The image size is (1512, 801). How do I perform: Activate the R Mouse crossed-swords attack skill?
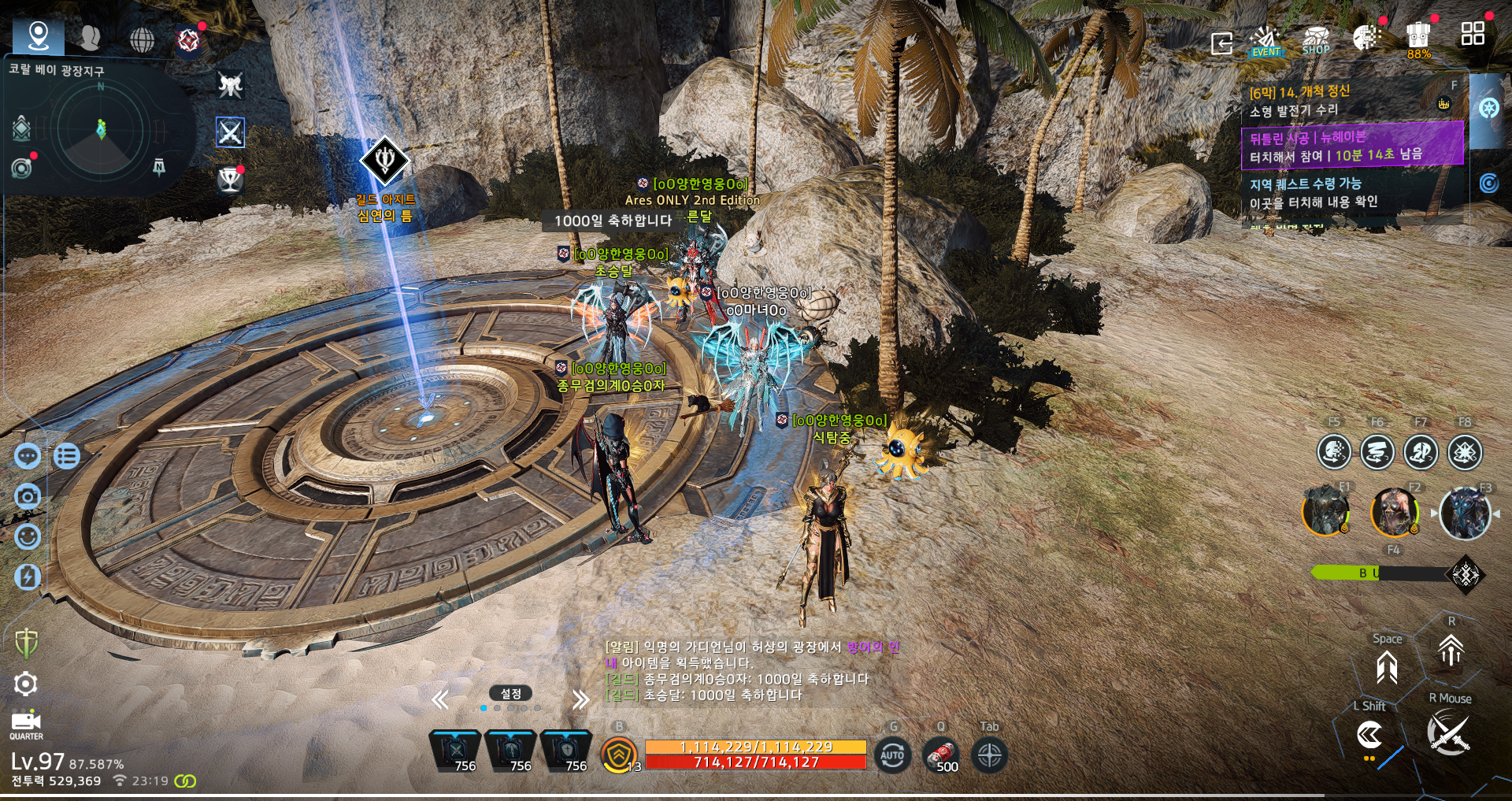[x=1448, y=732]
